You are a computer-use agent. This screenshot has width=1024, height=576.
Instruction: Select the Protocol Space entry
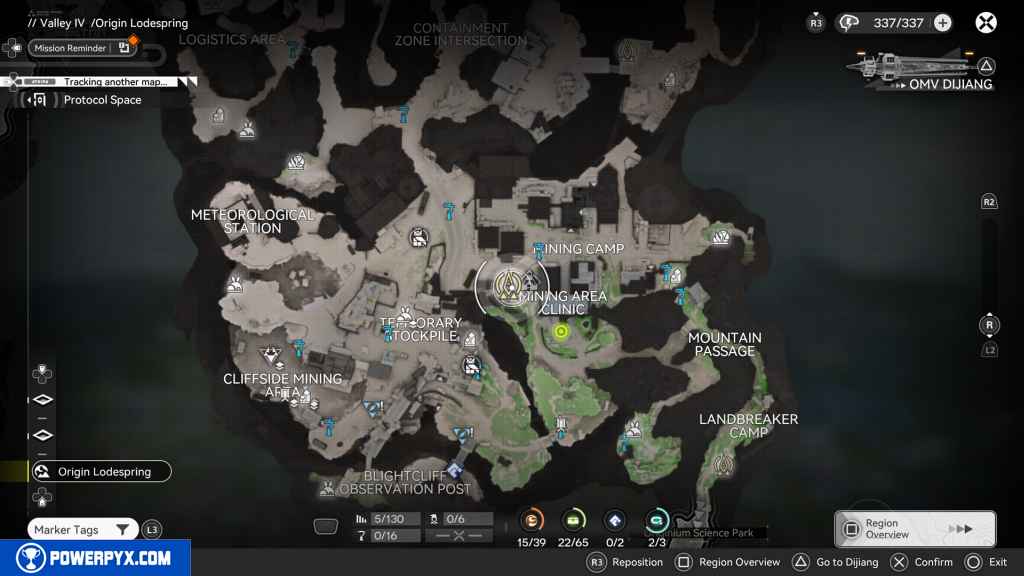(102, 100)
